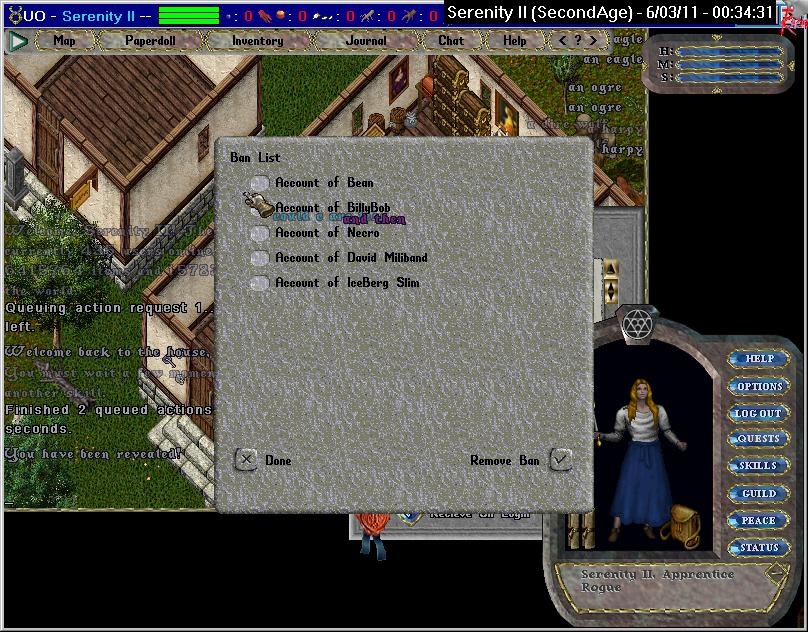
Task: Check the Account of David Miliband entry
Action: [260, 258]
